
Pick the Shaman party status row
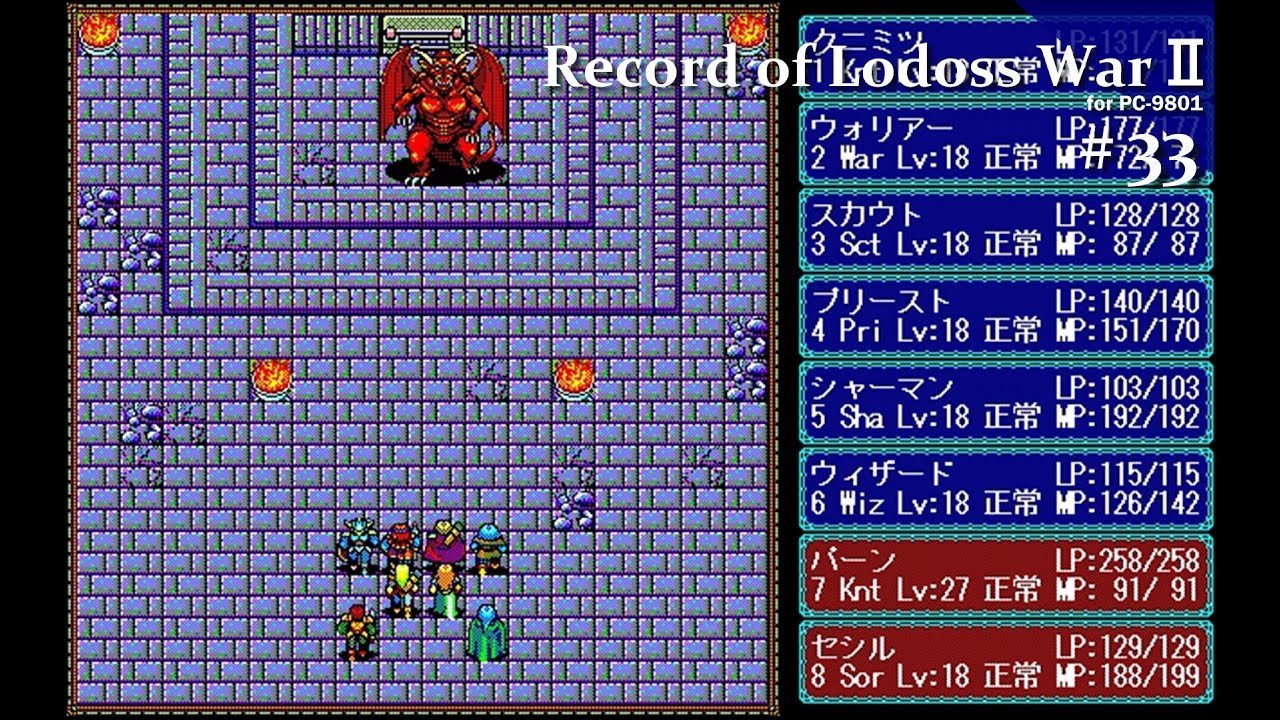(x=1005, y=402)
